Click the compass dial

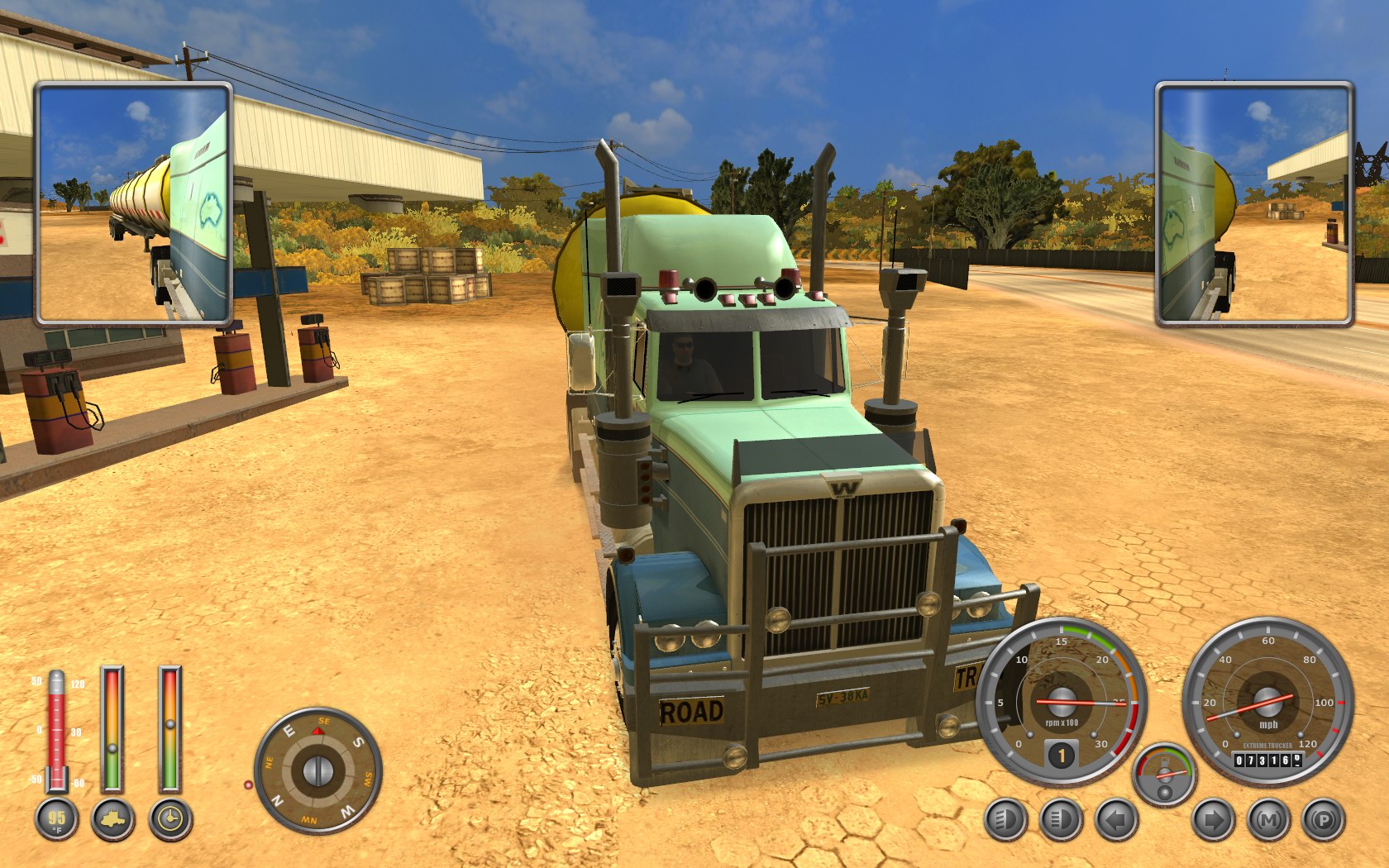(317, 770)
